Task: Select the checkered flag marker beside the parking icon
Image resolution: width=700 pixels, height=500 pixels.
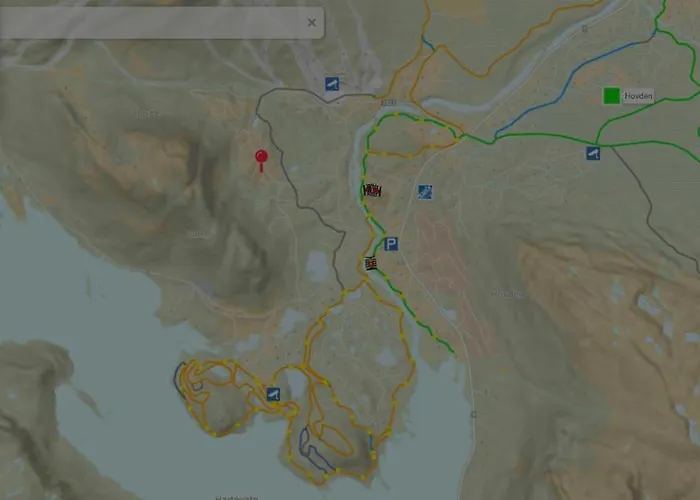Action: point(371,264)
